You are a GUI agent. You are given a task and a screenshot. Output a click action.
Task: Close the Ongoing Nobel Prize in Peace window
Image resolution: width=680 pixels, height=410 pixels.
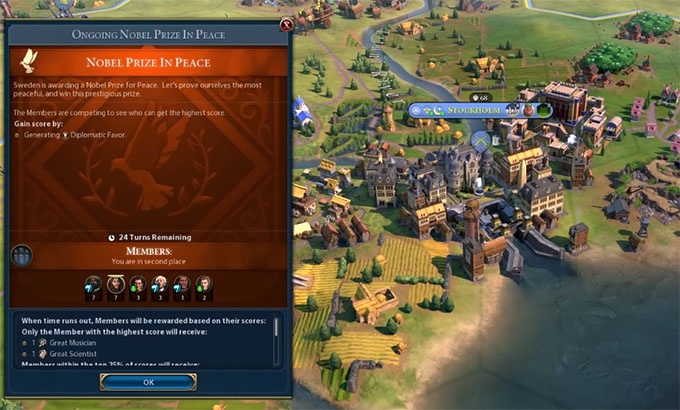(x=287, y=24)
